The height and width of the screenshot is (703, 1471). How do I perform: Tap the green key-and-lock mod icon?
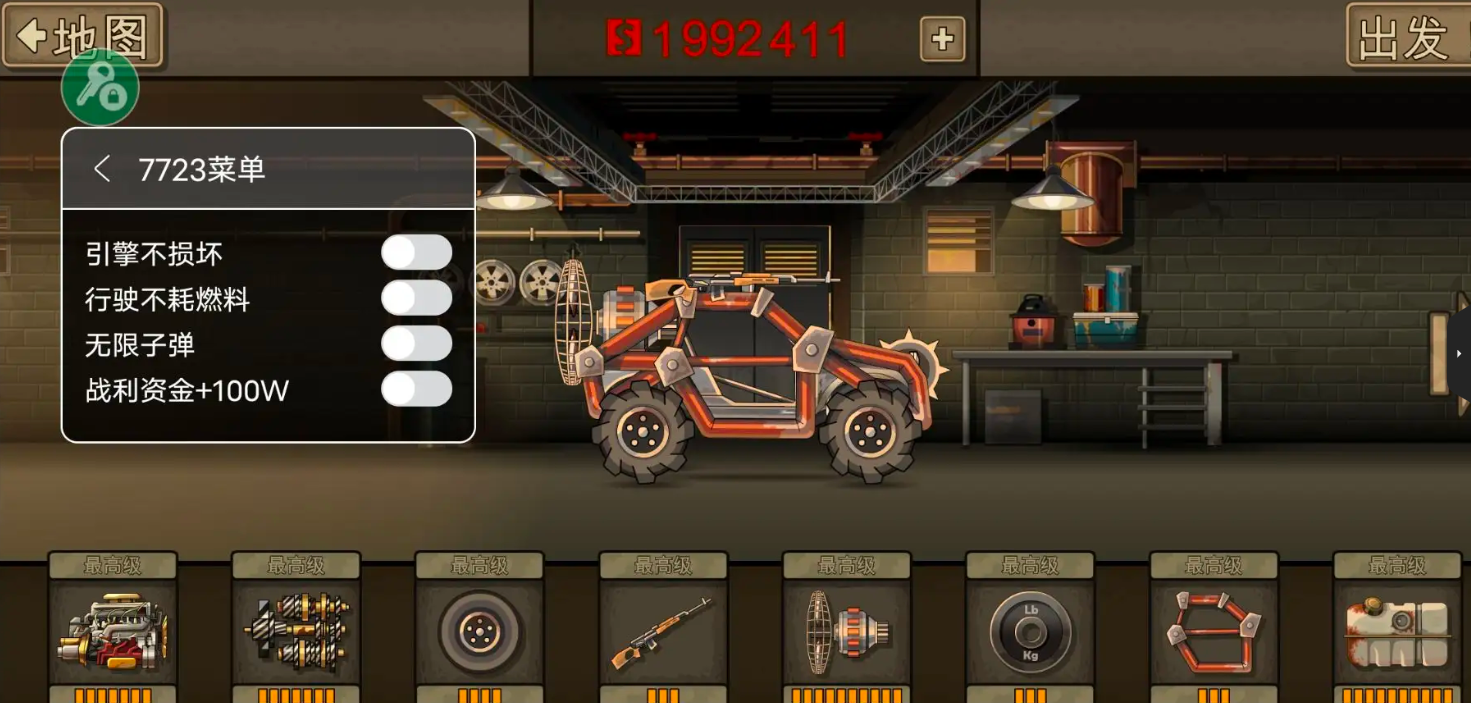pos(100,89)
